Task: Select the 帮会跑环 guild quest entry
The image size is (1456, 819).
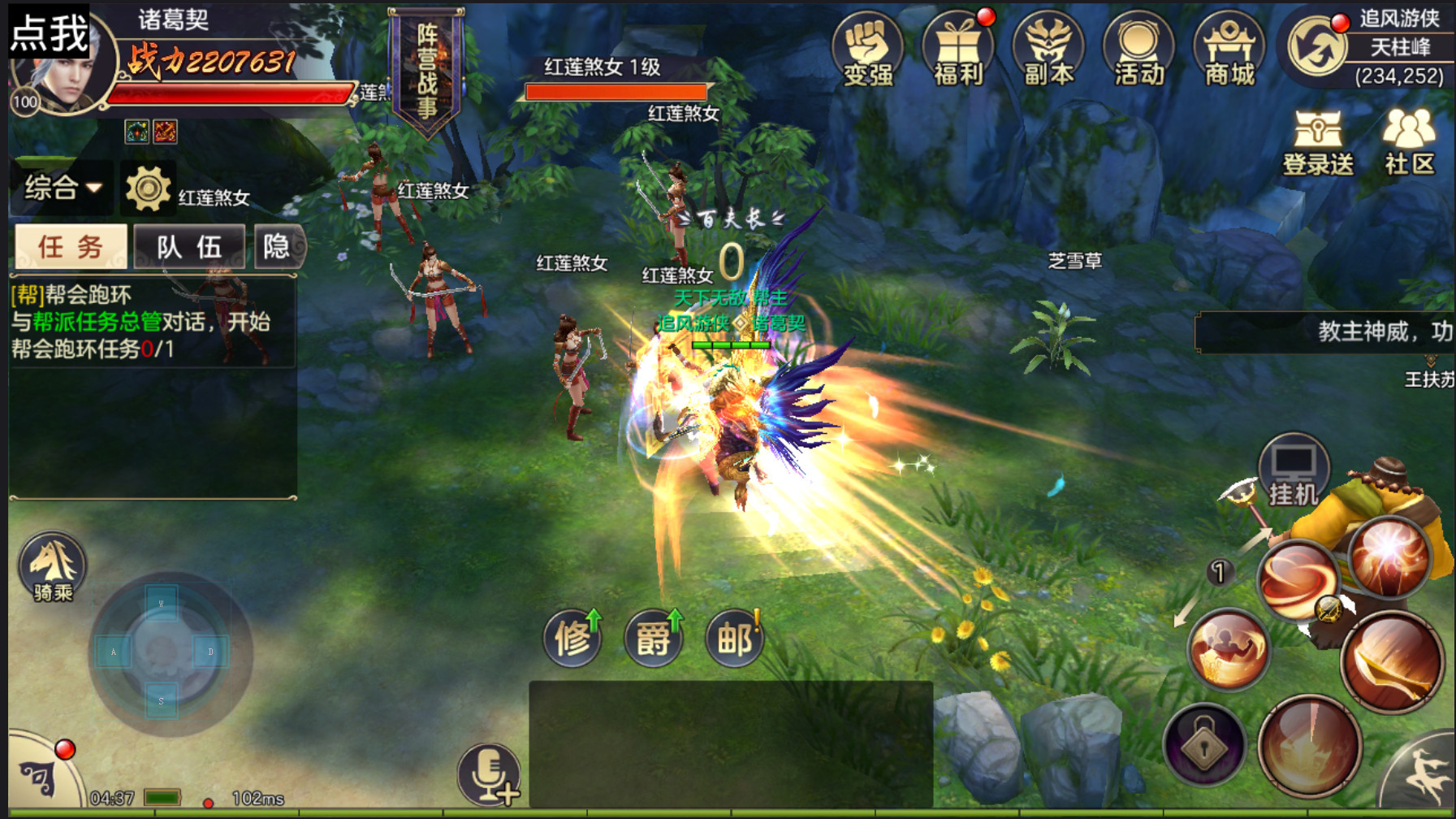Action: pyautogui.click(x=140, y=322)
